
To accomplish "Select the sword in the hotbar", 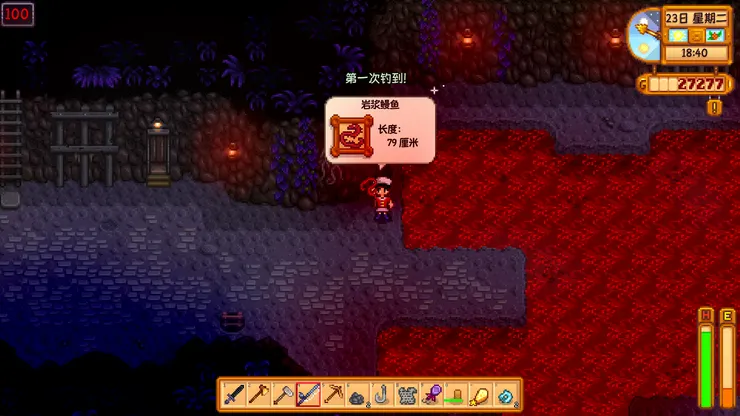I will pos(234,394).
